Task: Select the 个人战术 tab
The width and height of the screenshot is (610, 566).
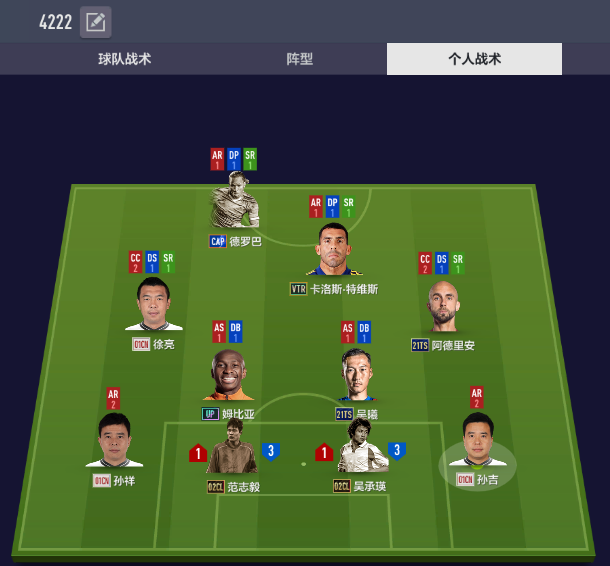Action: click(x=474, y=59)
